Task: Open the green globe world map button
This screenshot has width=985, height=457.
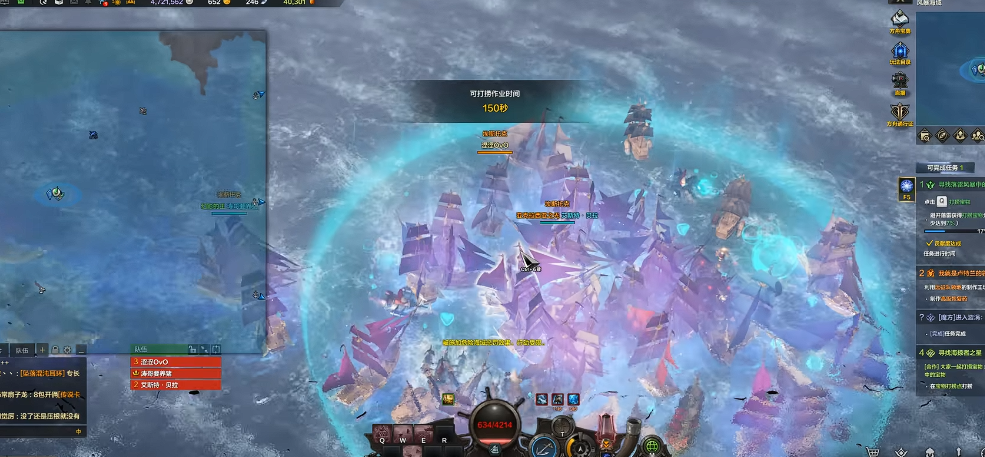Action: click(652, 445)
